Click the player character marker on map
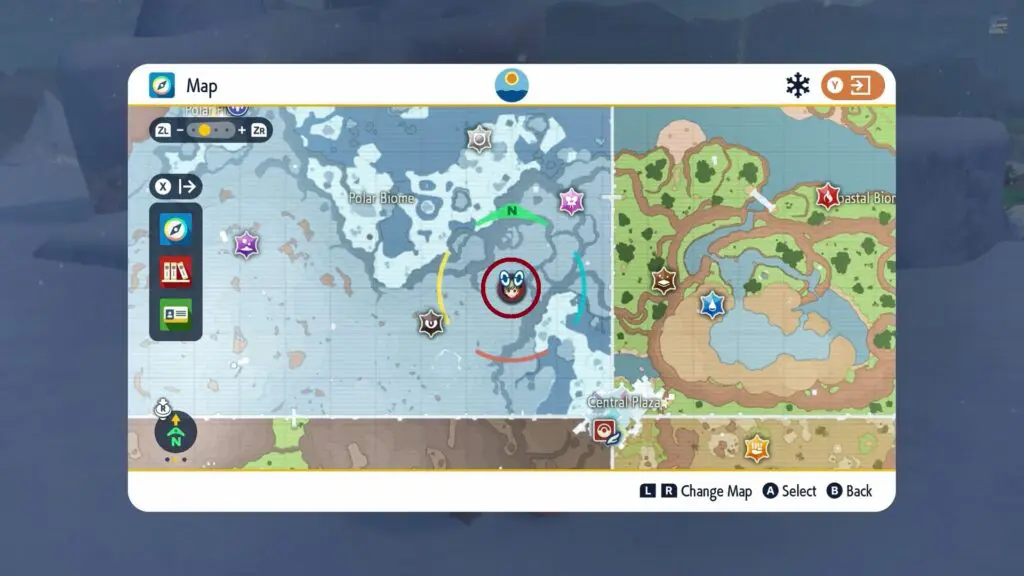 510,288
